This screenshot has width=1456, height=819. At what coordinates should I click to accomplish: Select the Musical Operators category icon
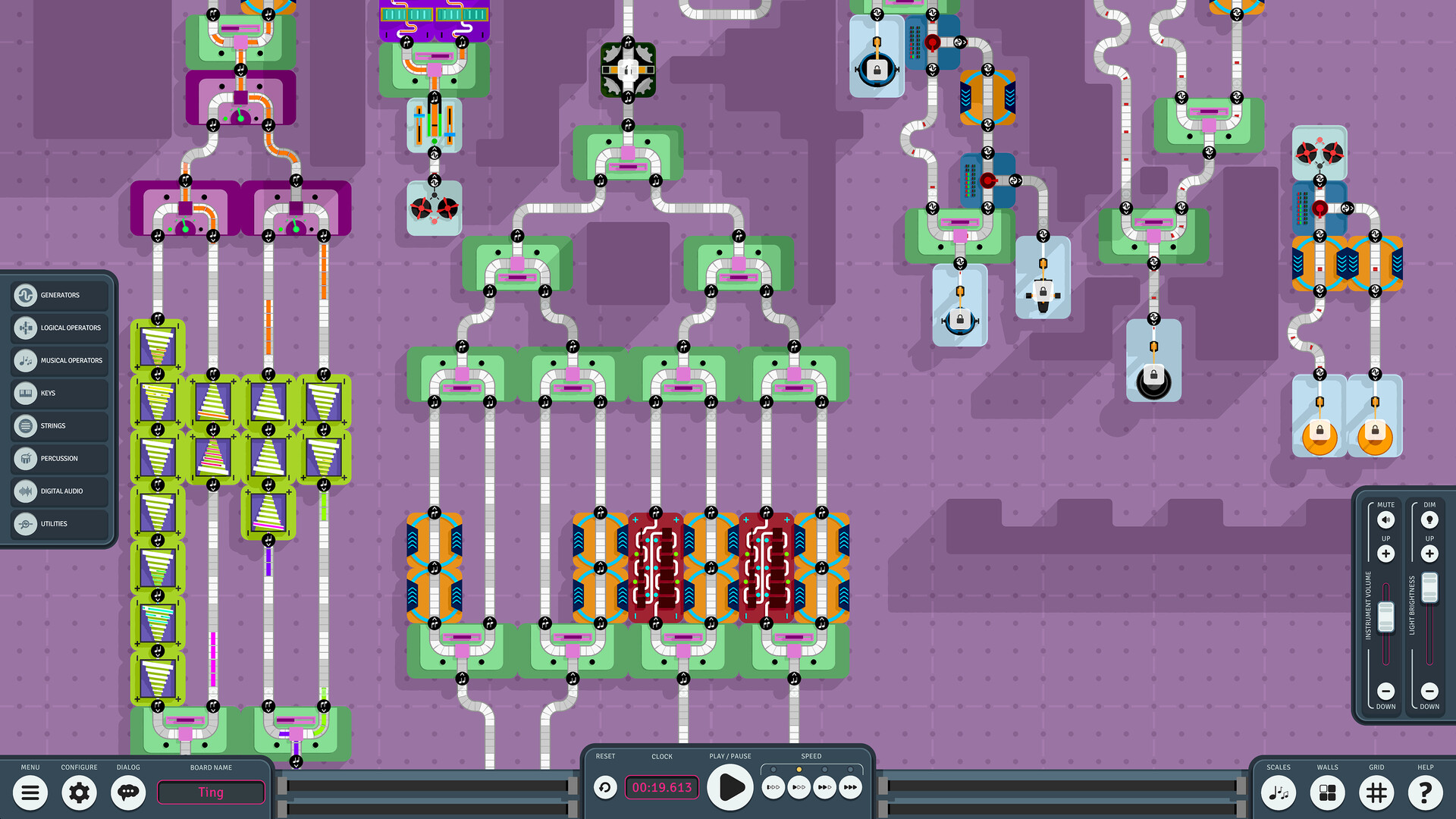[x=26, y=360]
